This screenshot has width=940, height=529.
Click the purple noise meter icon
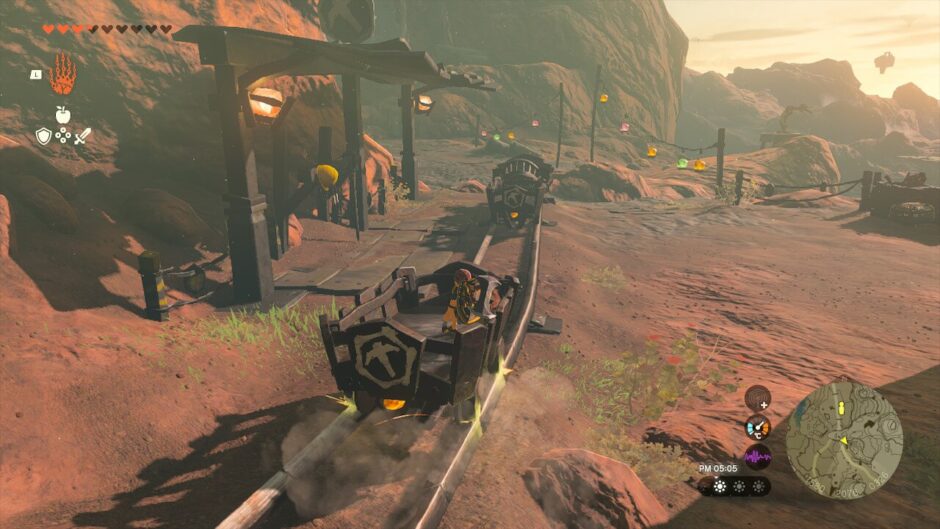tap(758, 457)
